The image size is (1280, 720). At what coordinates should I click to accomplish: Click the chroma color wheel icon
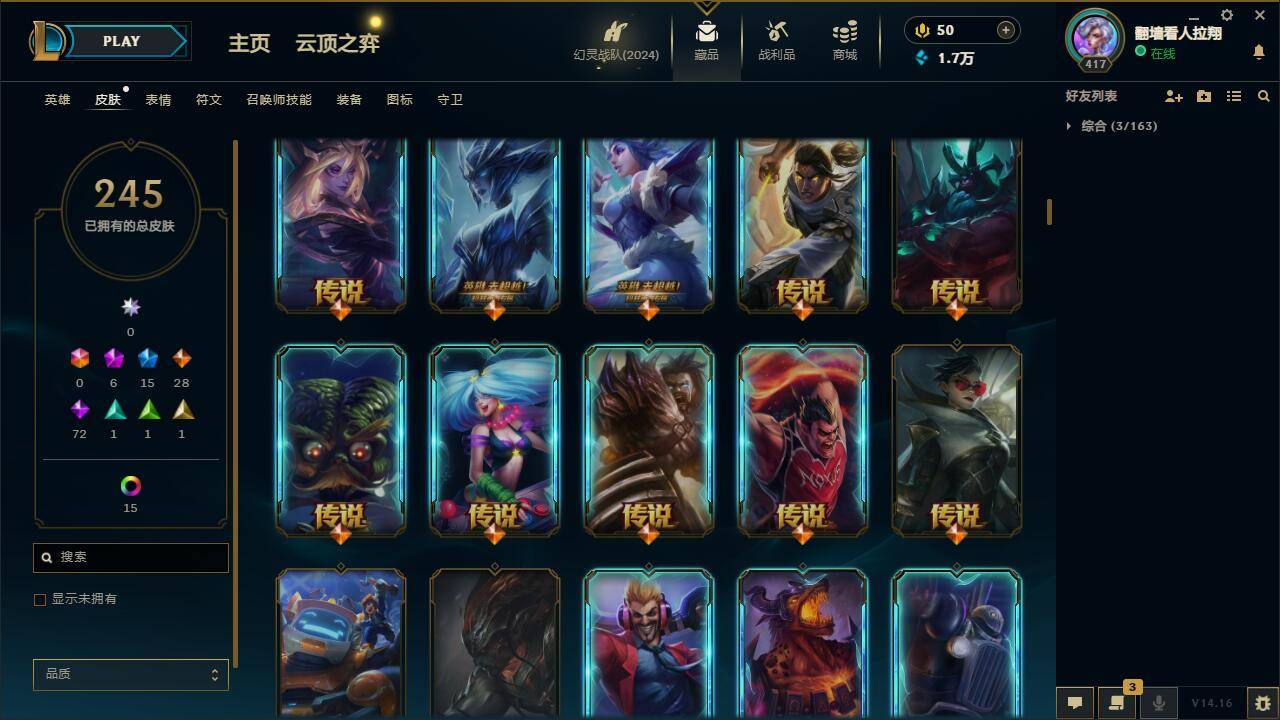tap(130, 487)
